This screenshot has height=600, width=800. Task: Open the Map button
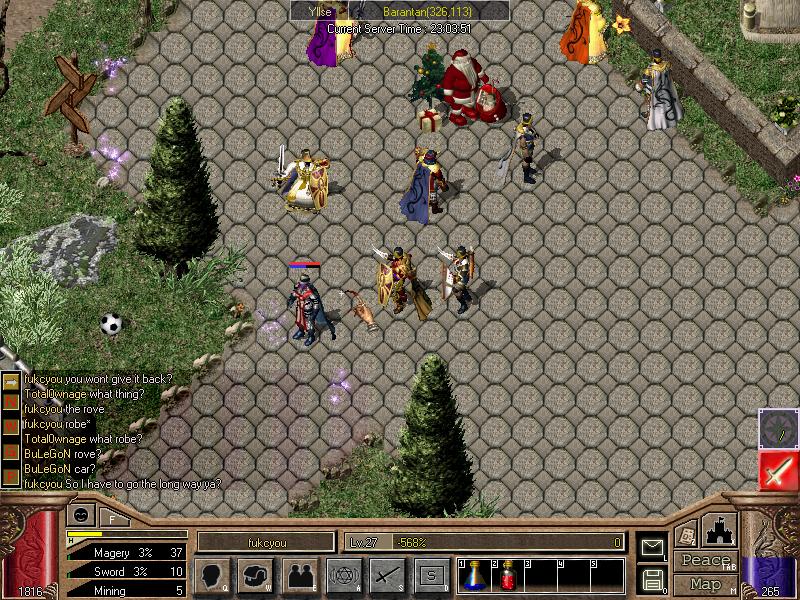click(x=705, y=584)
